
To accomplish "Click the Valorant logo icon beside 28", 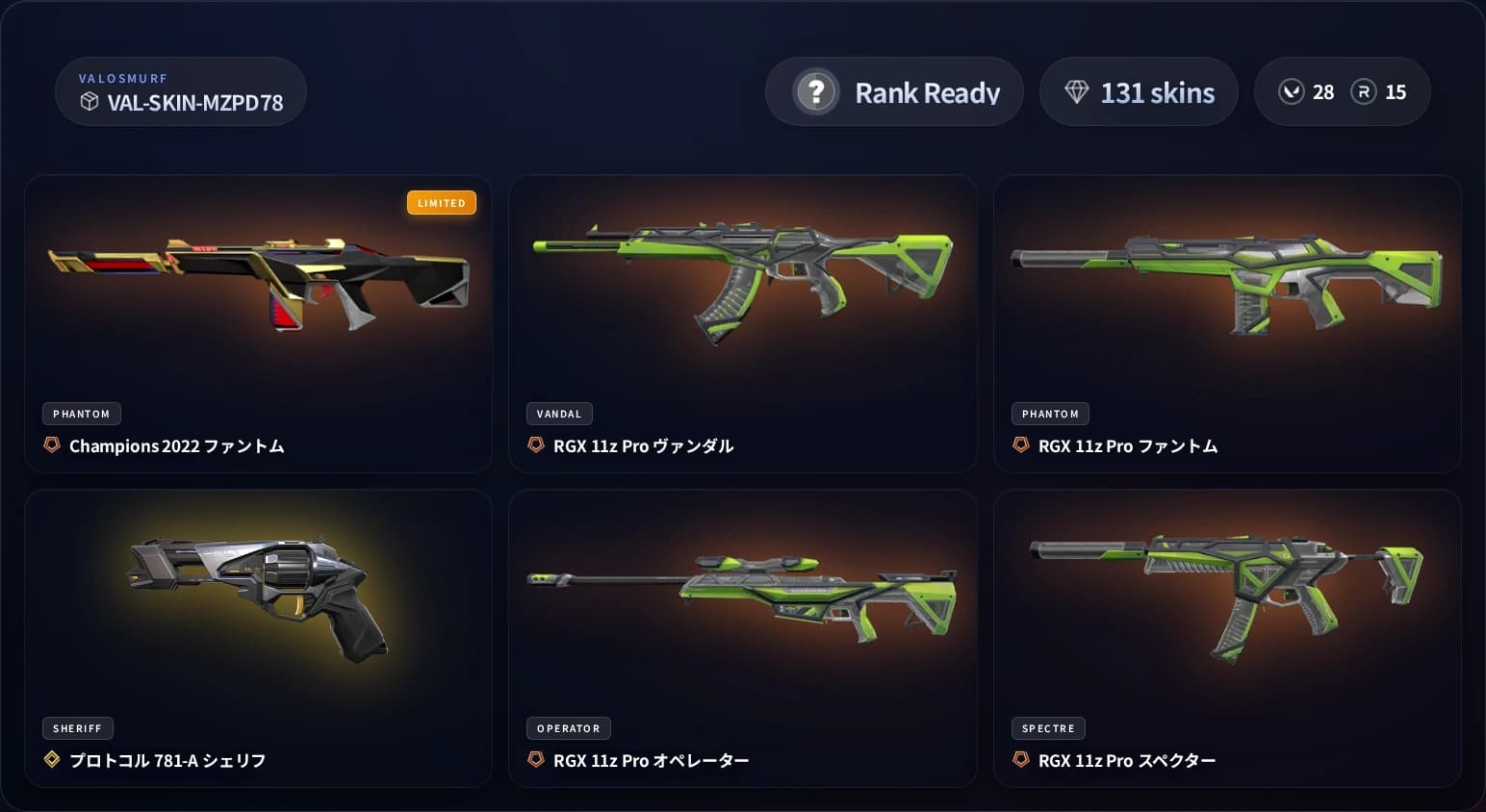I will coord(1292,91).
